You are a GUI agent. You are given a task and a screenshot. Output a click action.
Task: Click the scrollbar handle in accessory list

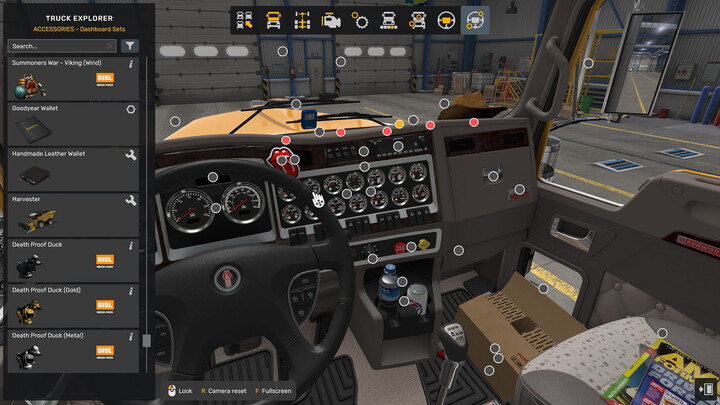click(147, 340)
